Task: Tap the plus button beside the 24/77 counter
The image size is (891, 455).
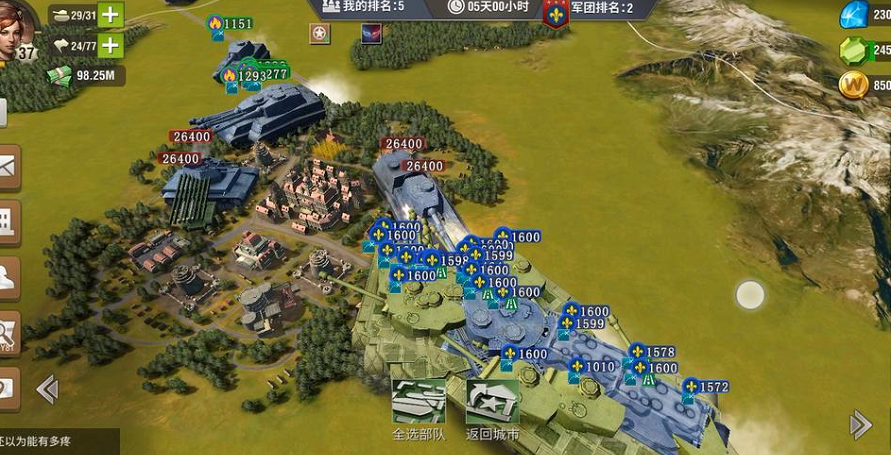Action: [111, 45]
